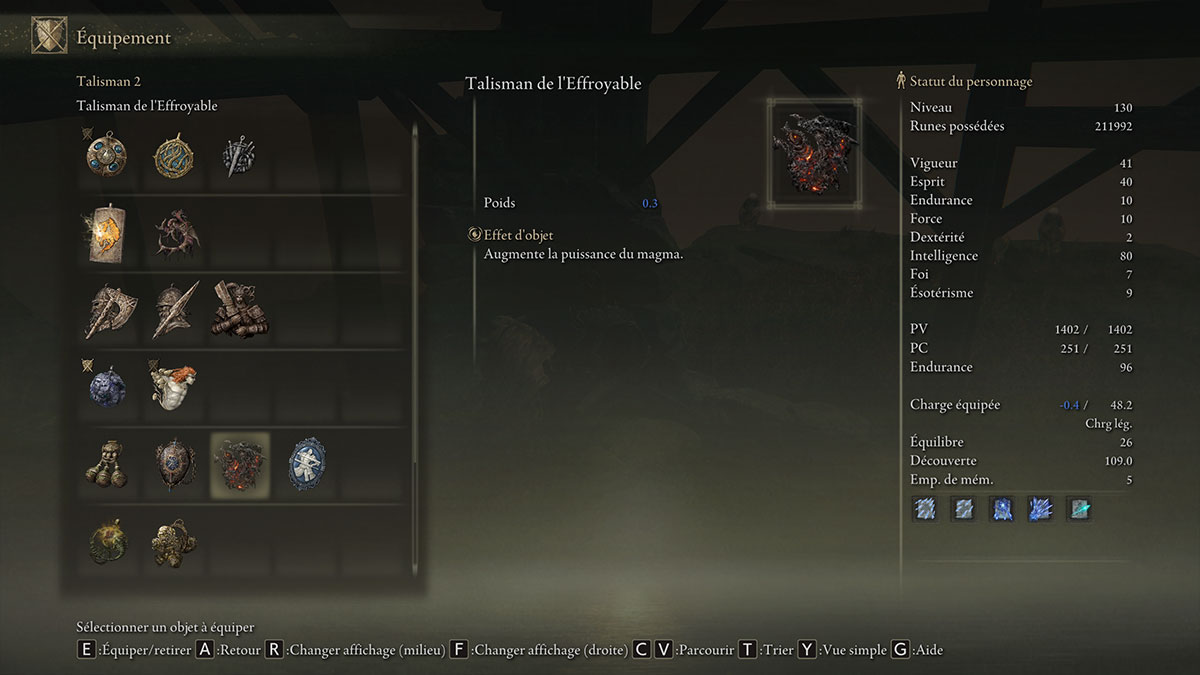Choose the hammer-wielding warrior talisman
Screen dimensions: 1200x675
pos(239,310)
